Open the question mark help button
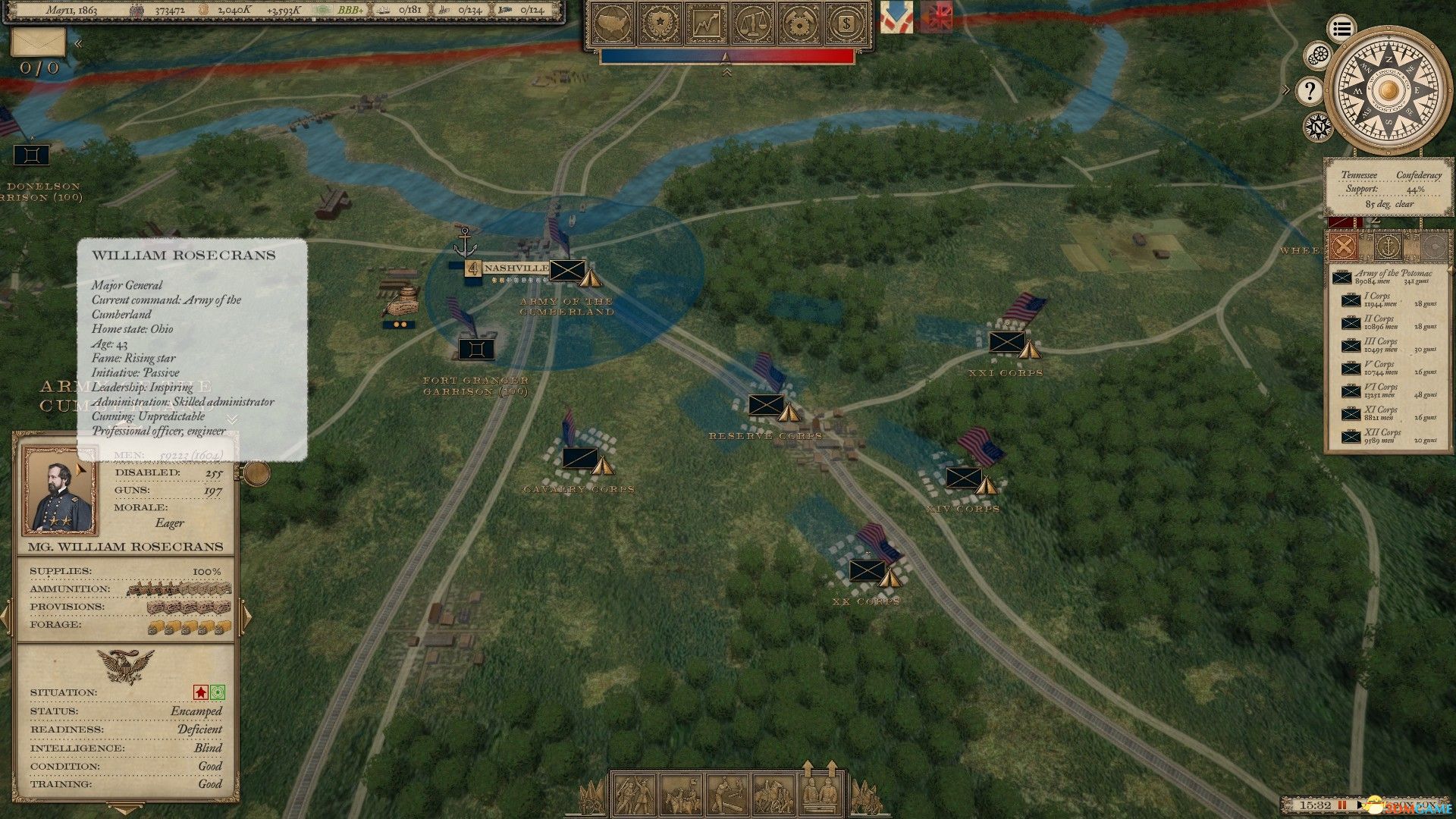This screenshot has width=1456, height=819. pos(1310,92)
